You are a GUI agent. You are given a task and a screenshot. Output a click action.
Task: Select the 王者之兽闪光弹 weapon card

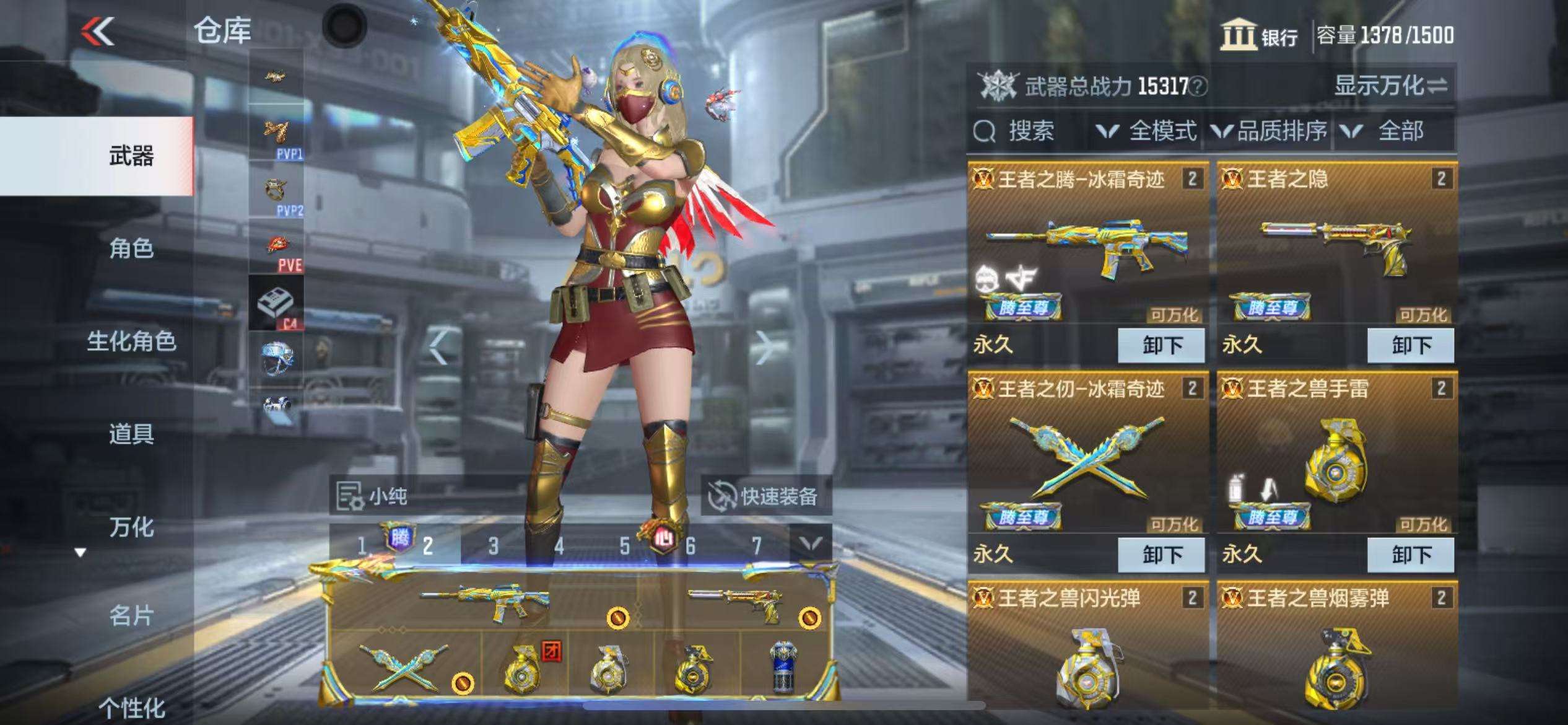(x=1088, y=651)
